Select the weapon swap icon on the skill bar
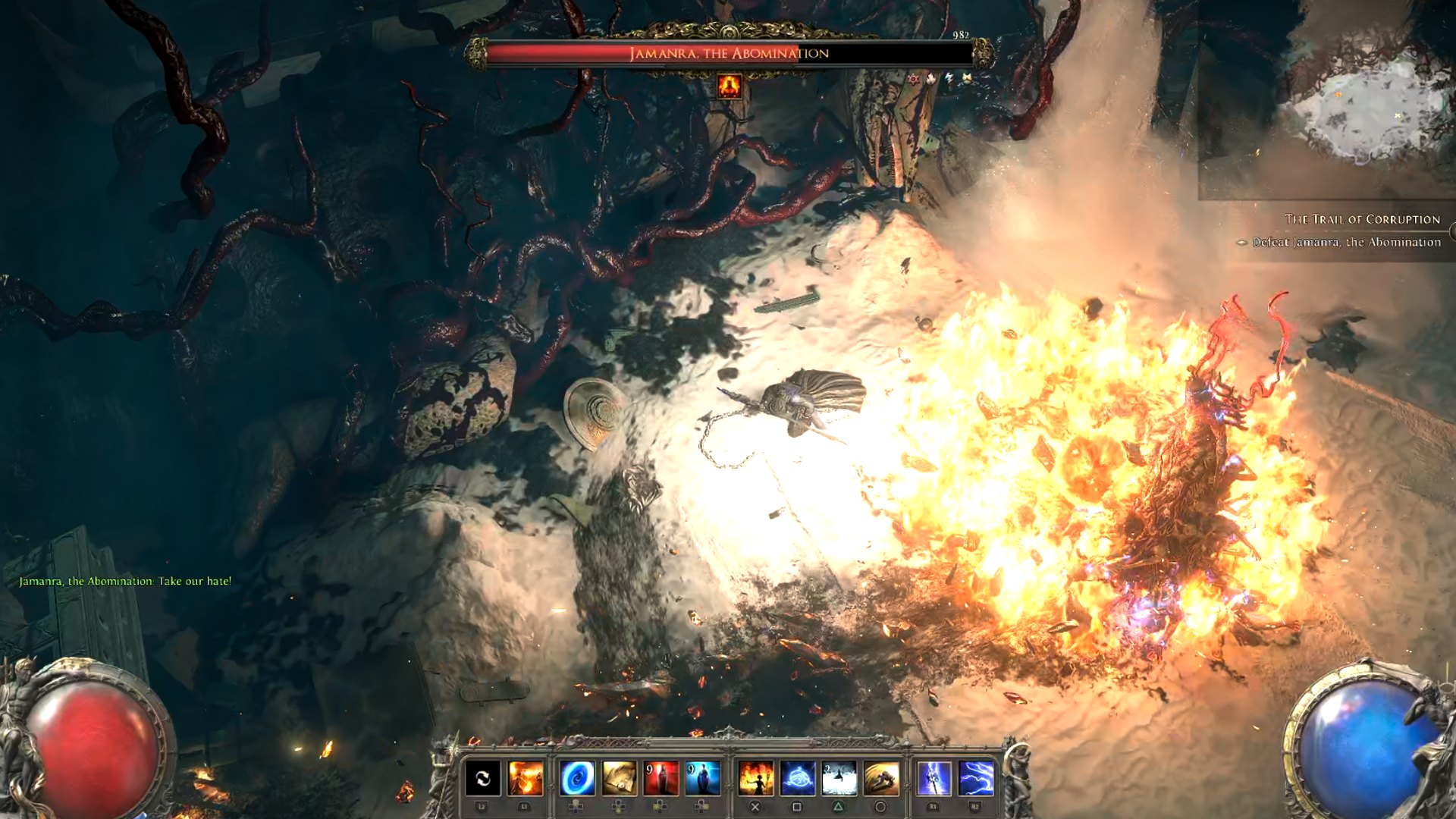 click(x=482, y=779)
